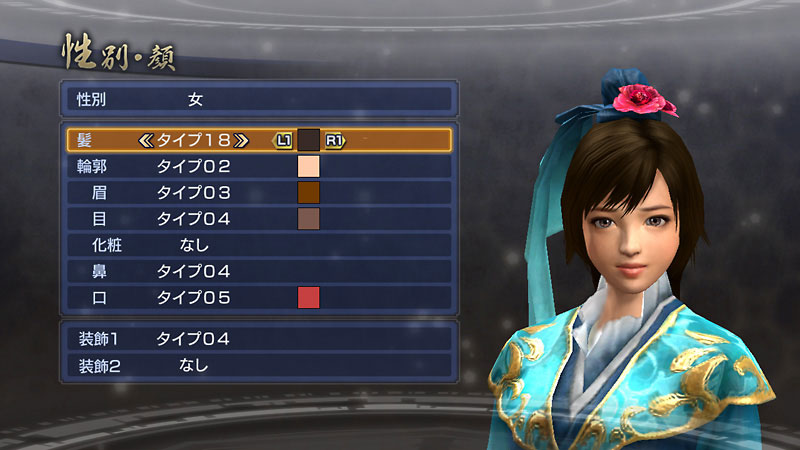This screenshot has height=450, width=800.
Task: Click the left arrows before タイプ18
Action: [x=147, y=140]
